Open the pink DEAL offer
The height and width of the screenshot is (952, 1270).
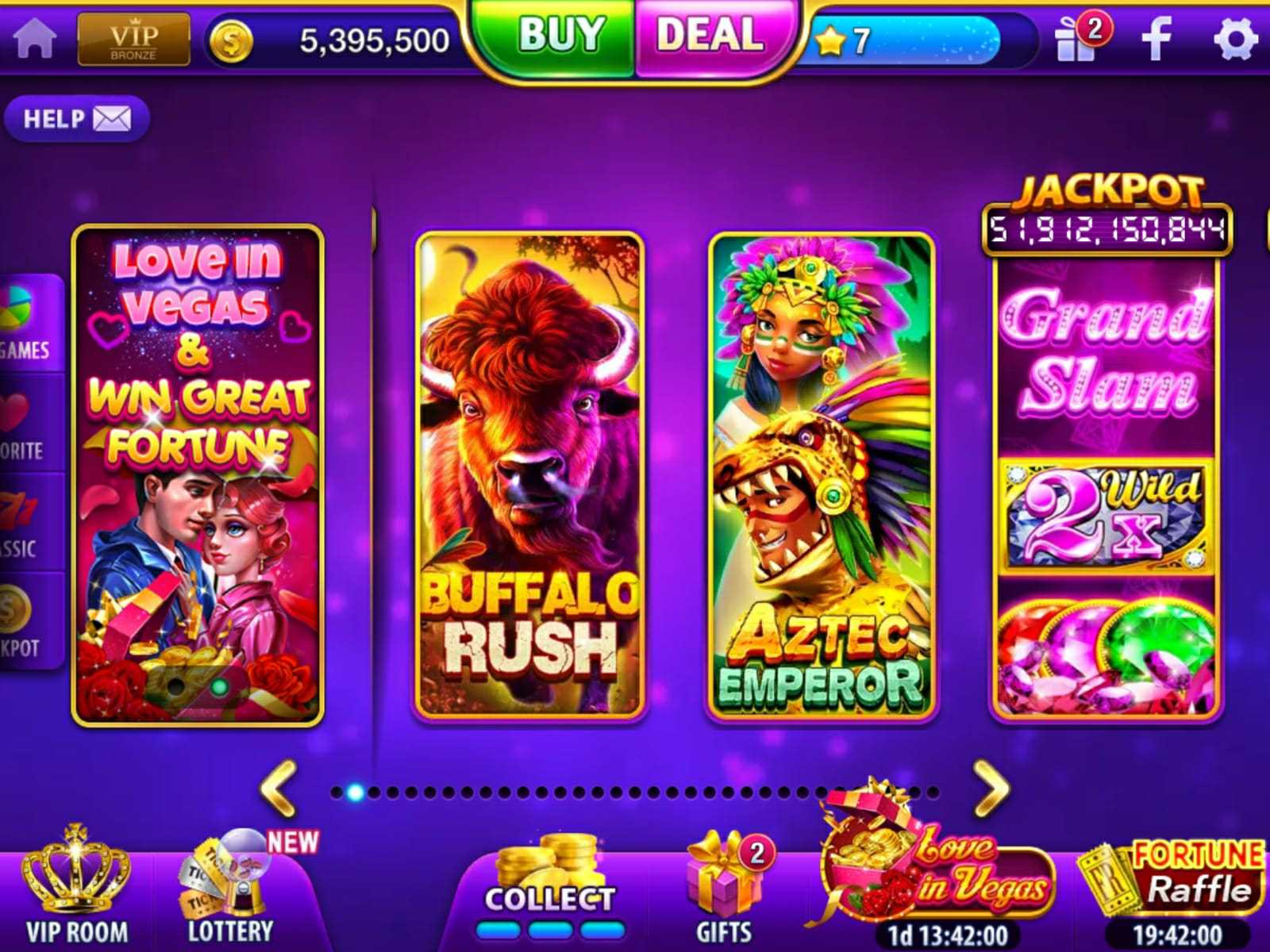(x=710, y=36)
